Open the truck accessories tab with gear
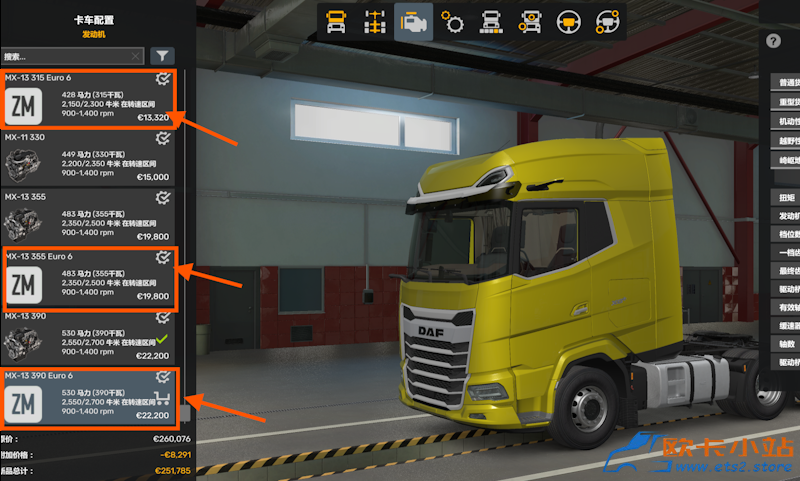The height and width of the screenshot is (481, 800). click(x=530, y=21)
